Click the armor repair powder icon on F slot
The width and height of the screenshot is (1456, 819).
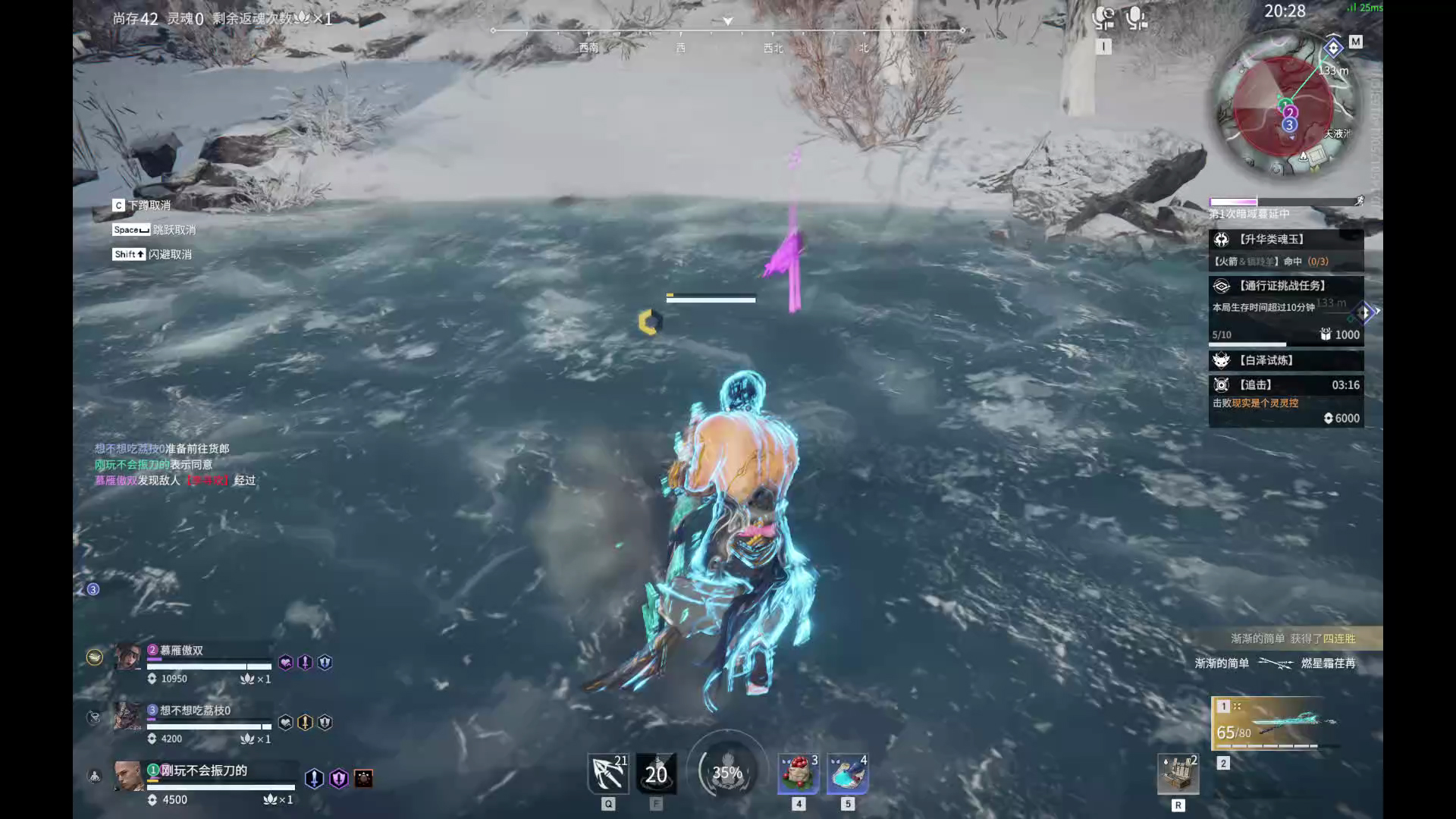(x=655, y=773)
